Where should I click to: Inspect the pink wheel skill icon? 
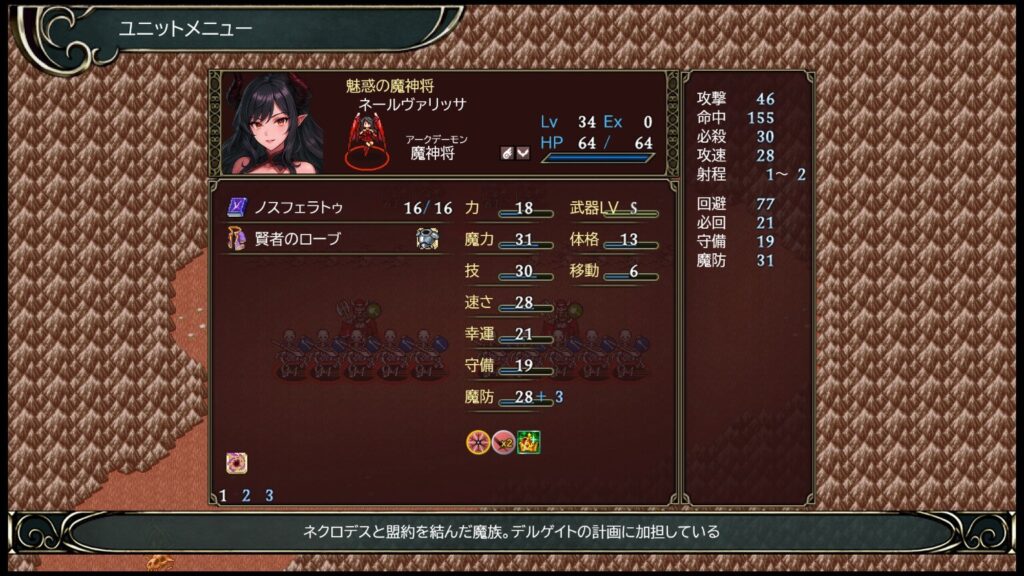[478, 442]
